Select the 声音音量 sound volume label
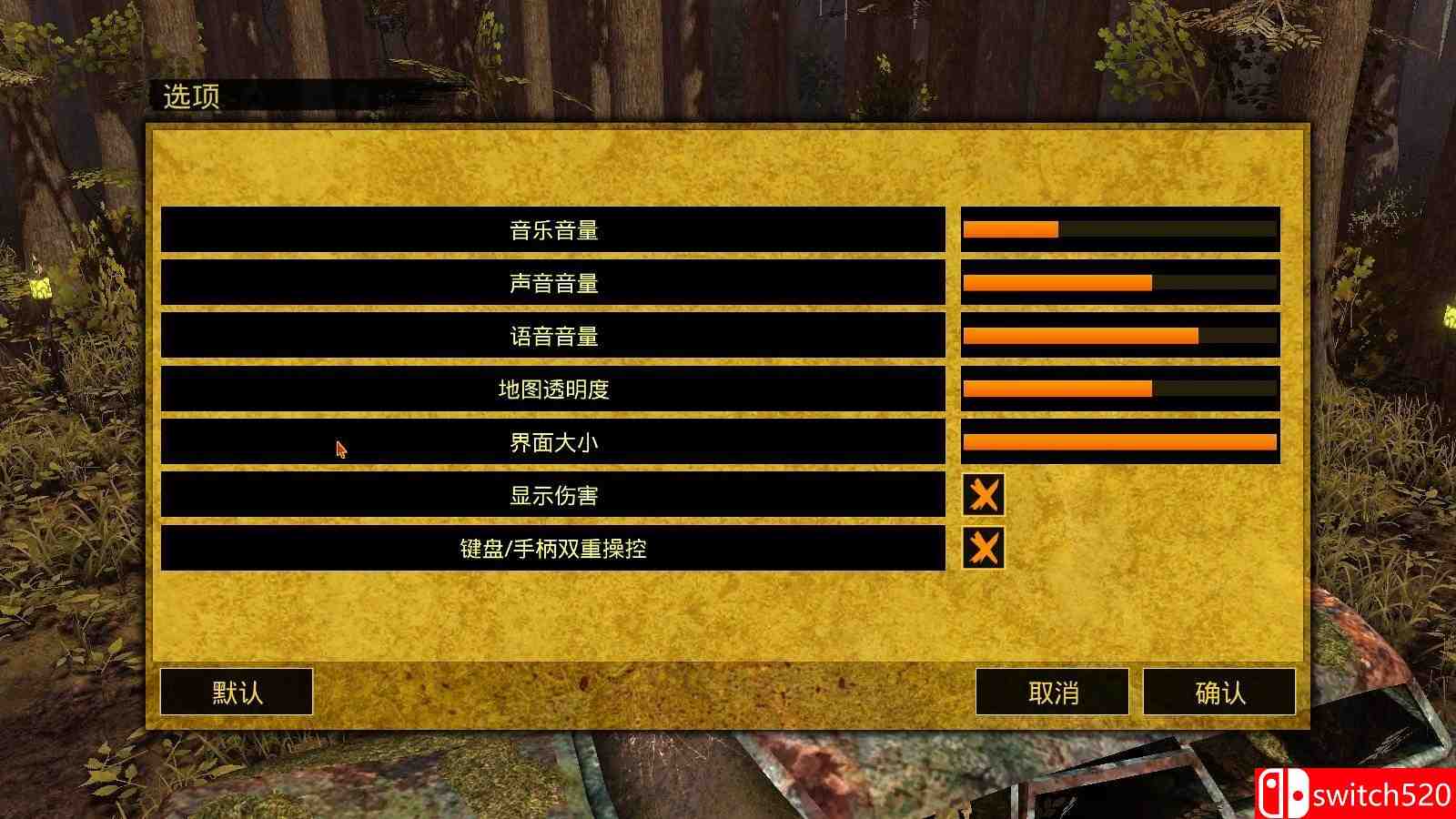The height and width of the screenshot is (819, 1456). [553, 282]
